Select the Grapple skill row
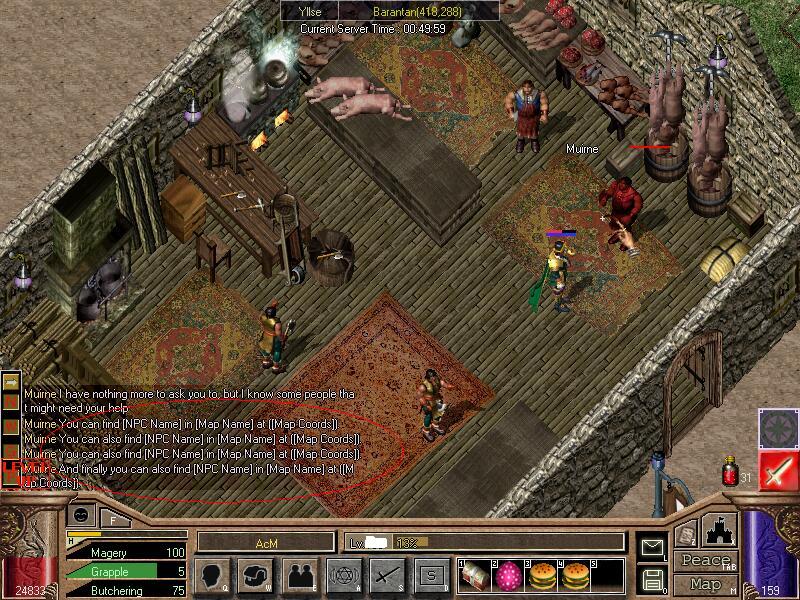Screen dimensions: 800x600 coord(118,571)
